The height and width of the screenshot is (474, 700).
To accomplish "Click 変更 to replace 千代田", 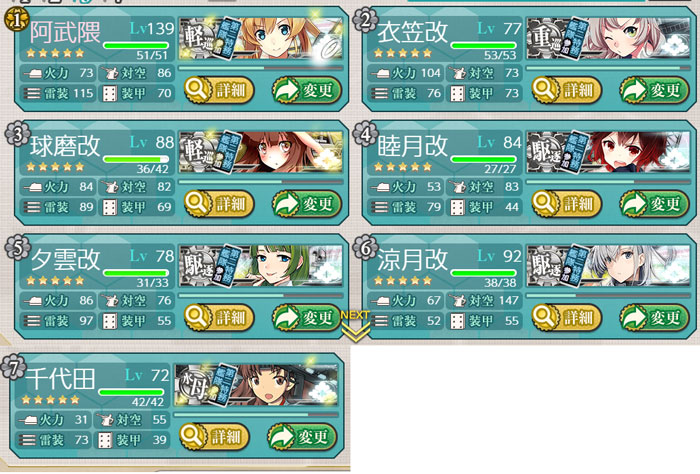I will 303,436.
